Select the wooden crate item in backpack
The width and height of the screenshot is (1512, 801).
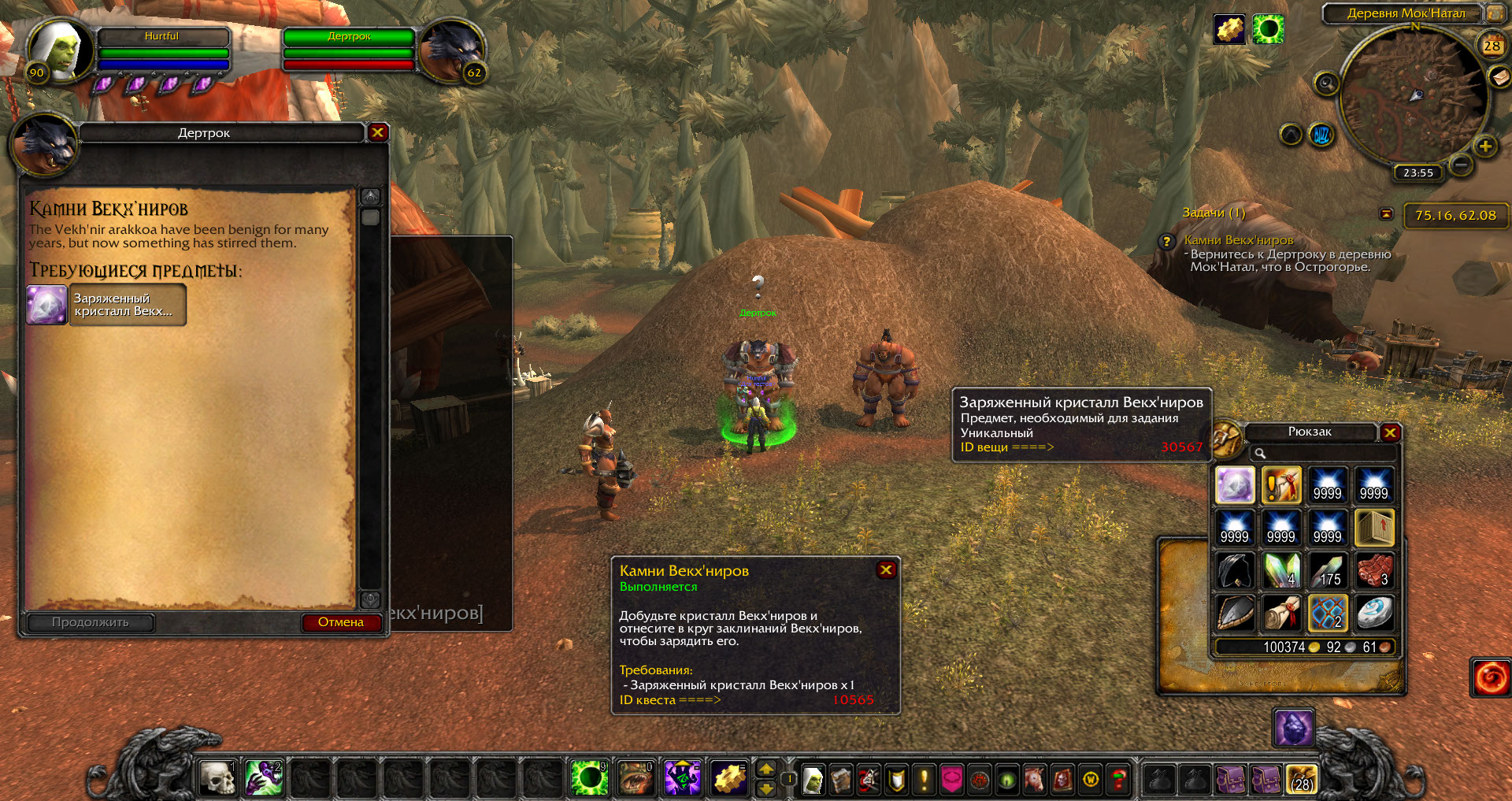pyautogui.click(x=1373, y=528)
